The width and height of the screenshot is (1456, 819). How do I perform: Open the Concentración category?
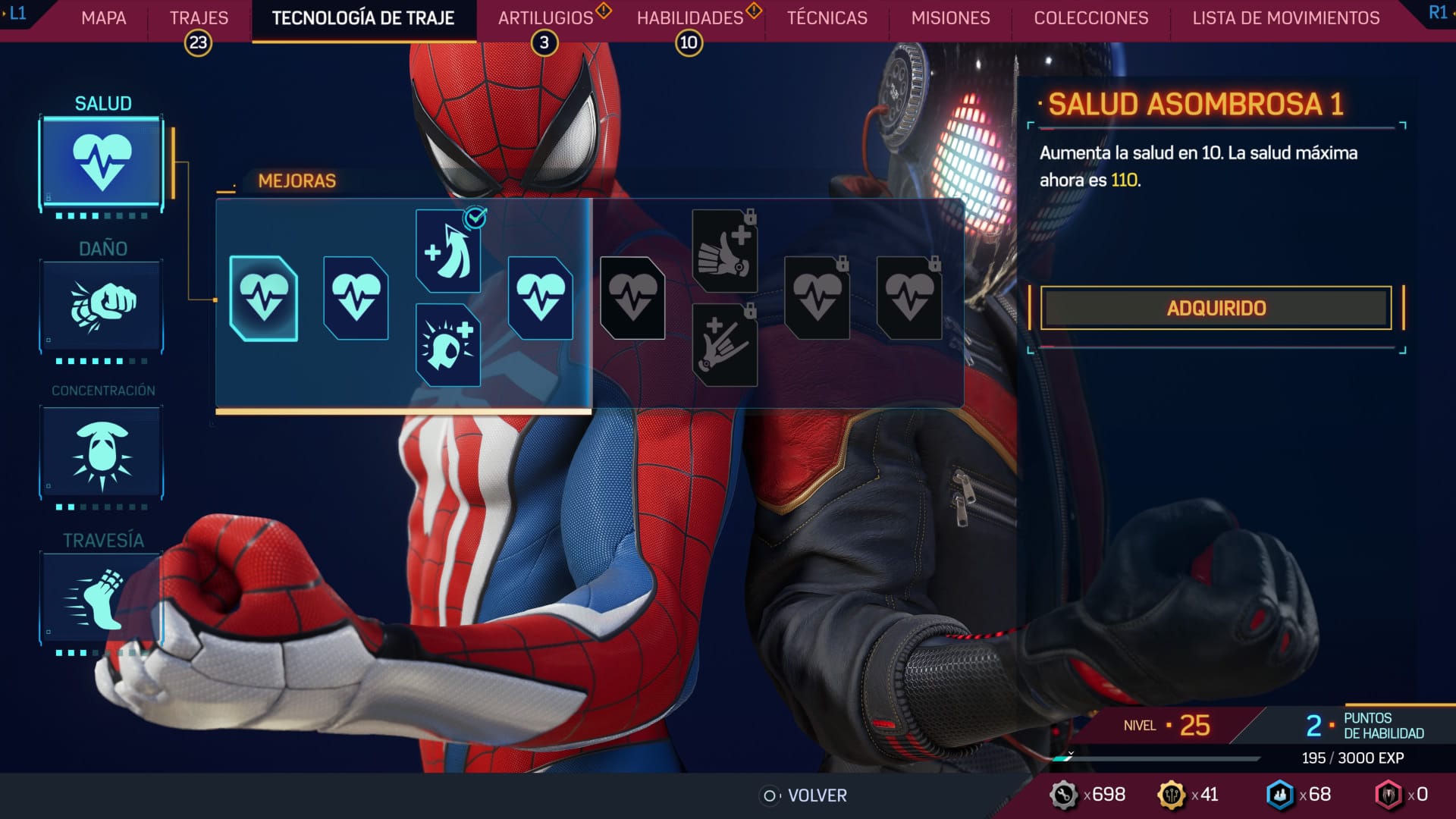click(102, 453)
